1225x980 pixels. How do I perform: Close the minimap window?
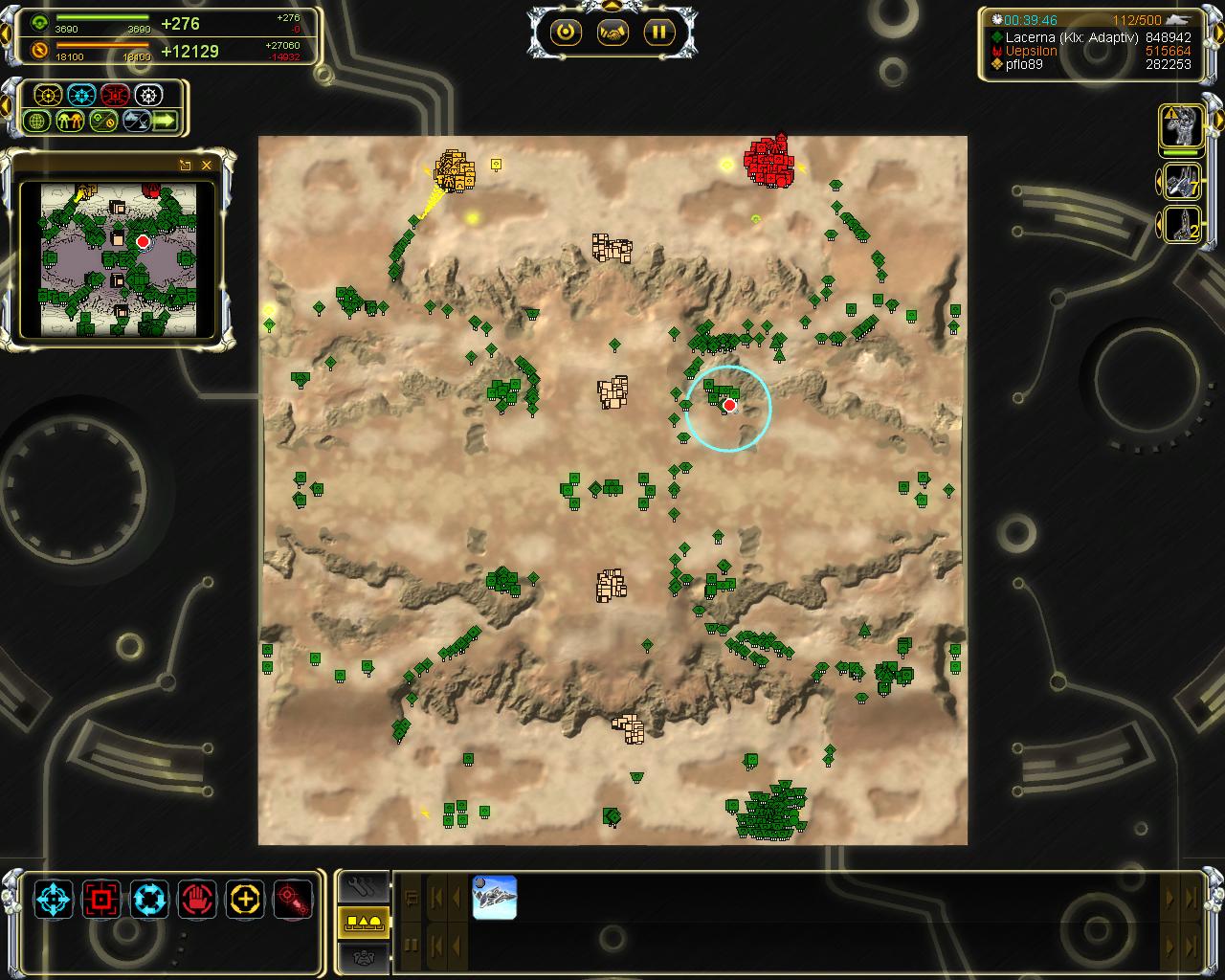pos(207,165)
